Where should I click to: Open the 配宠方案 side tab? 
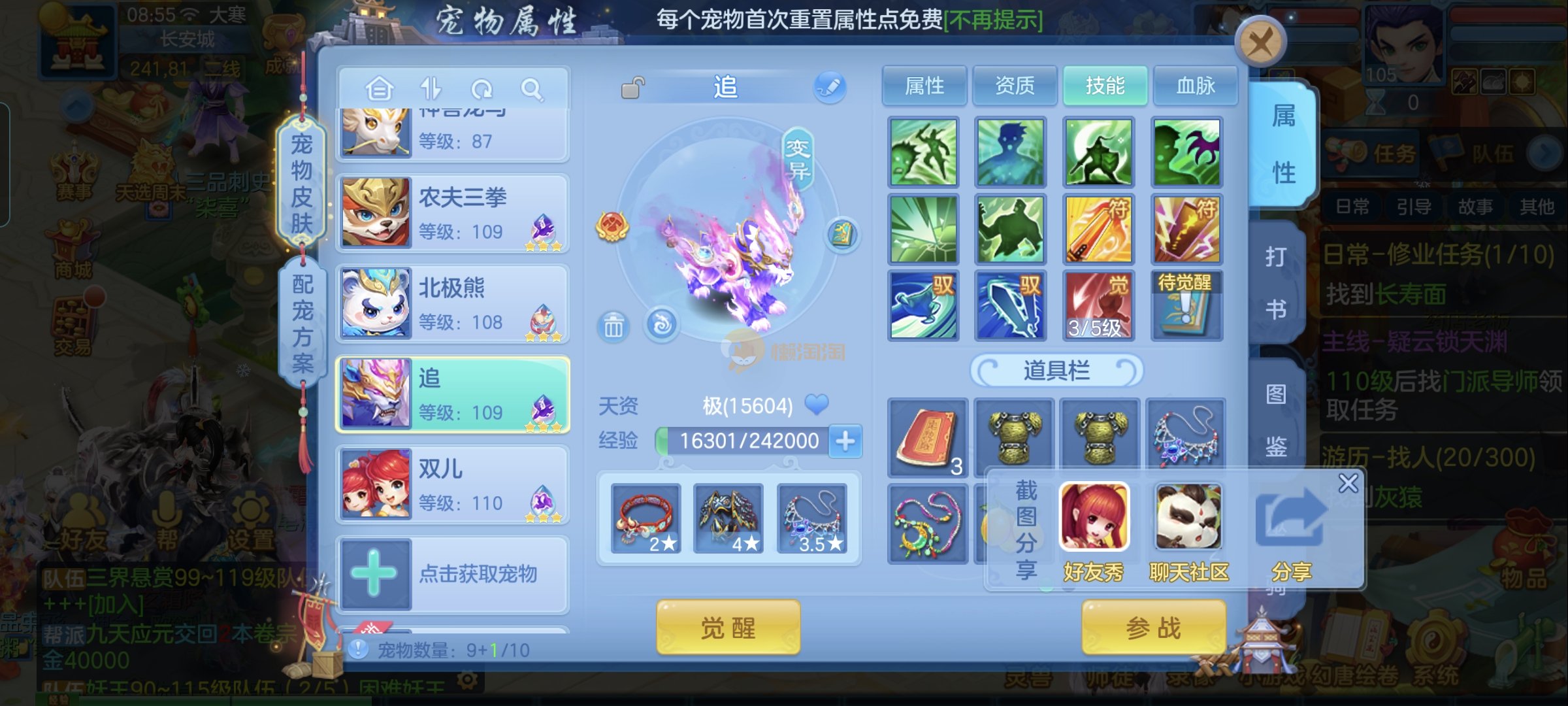click(x=302, y=323)
